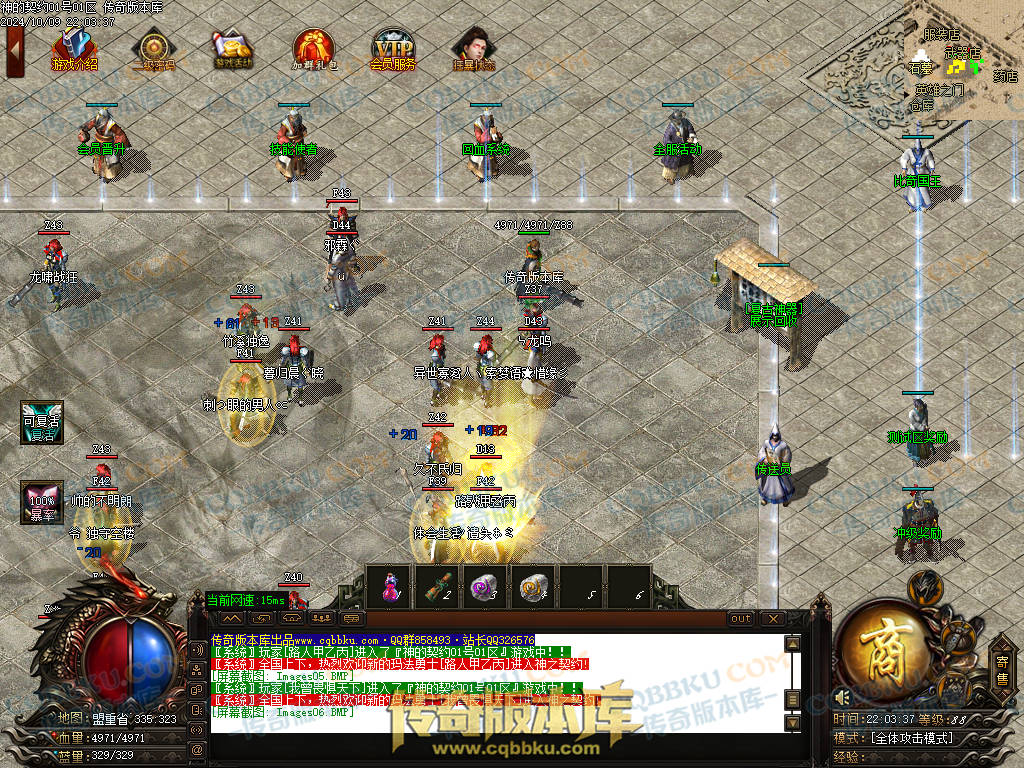
Task: Use the green scroll in slot 2
Action: (x=437, y=587)
